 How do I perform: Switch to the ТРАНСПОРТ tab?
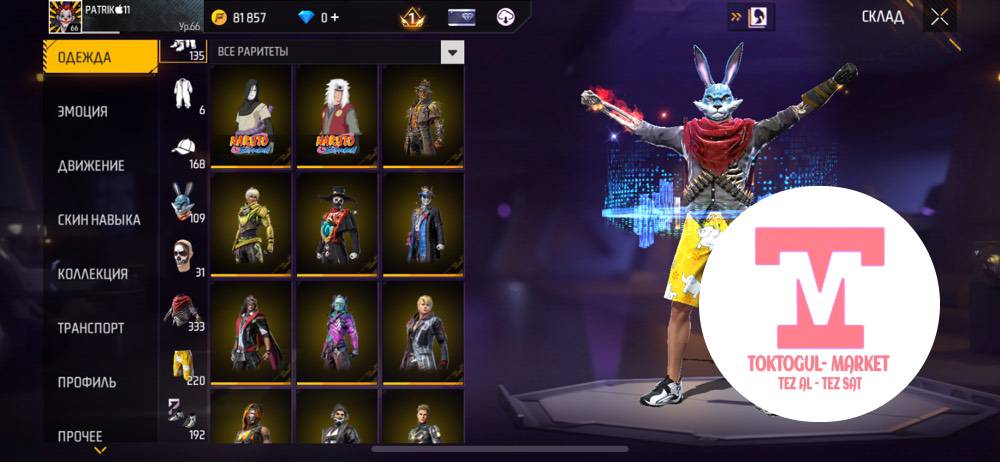pyautogui.click(x=90, y=328)
